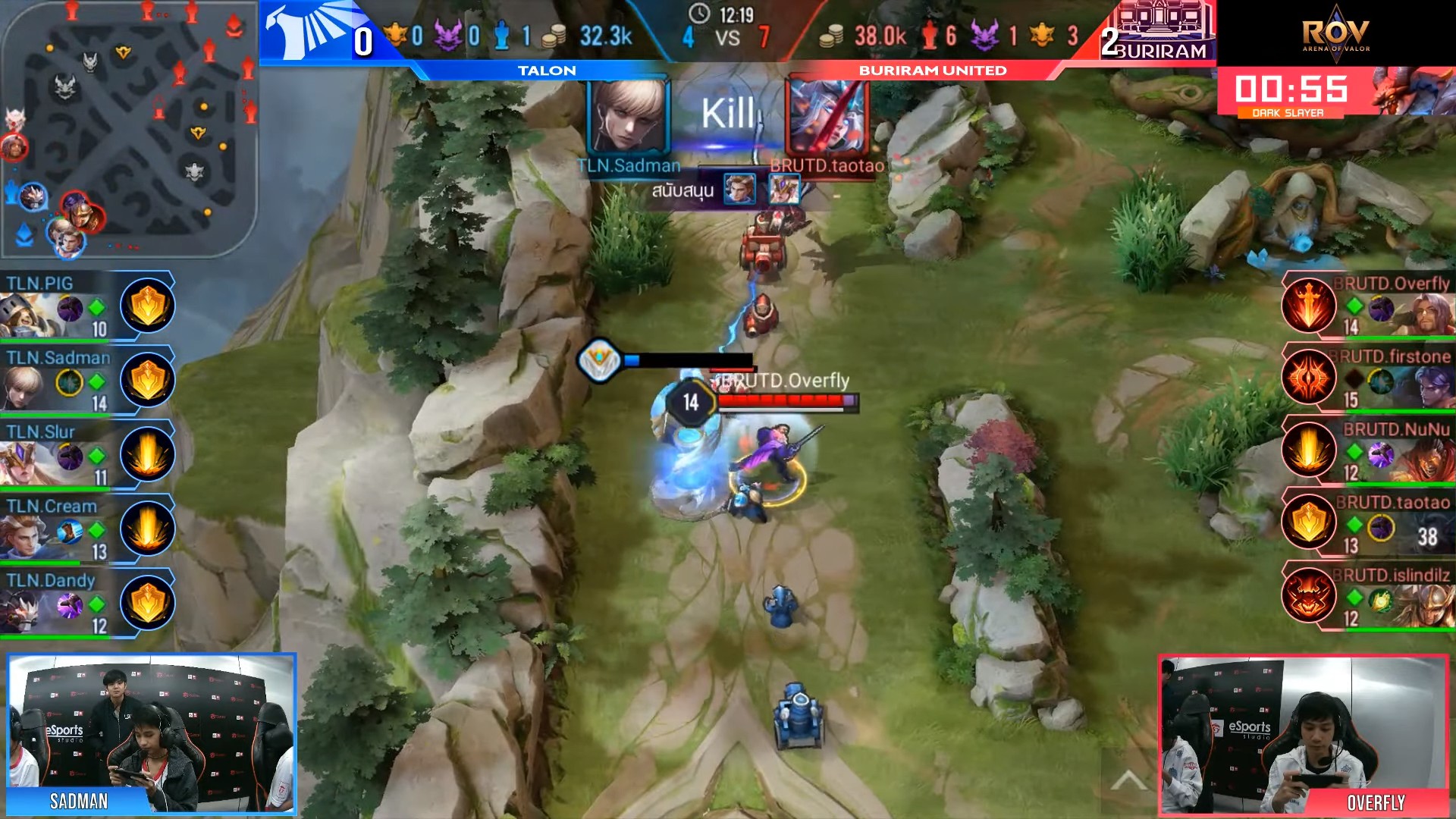
Task: Open the SADMAN player webcam feed
Action: pyautogui.click(x=152, y=733)
